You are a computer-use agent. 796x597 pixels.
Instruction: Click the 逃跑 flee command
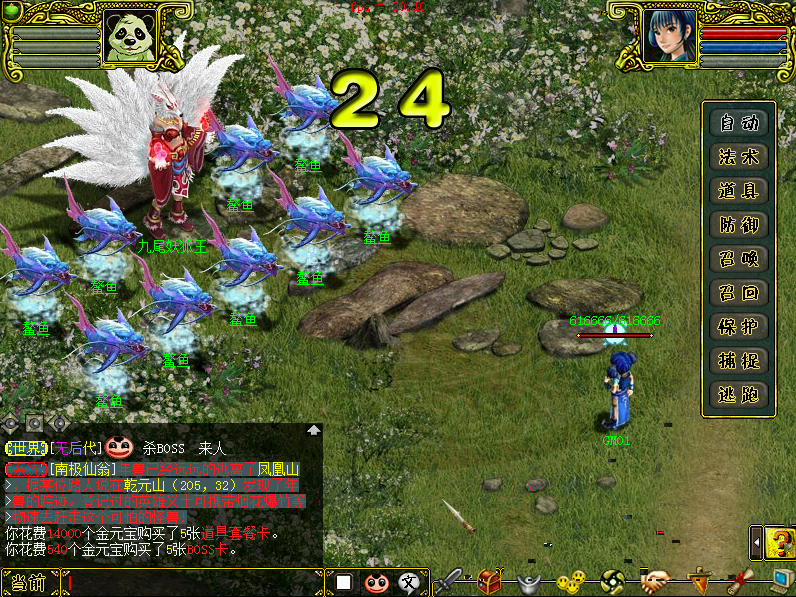739,395
